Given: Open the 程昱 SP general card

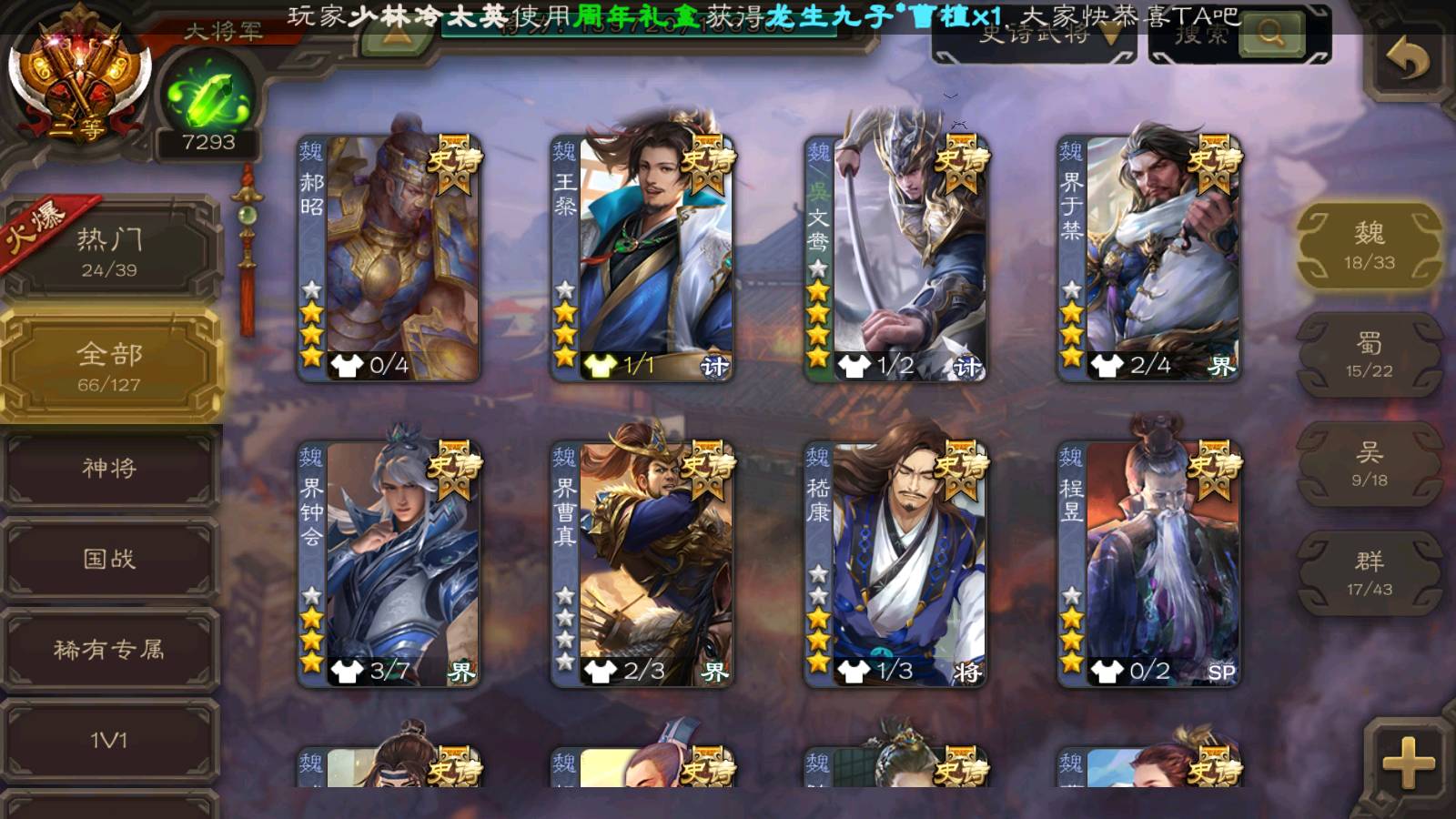Looking at the screenshot, I should click(1148, 564).
